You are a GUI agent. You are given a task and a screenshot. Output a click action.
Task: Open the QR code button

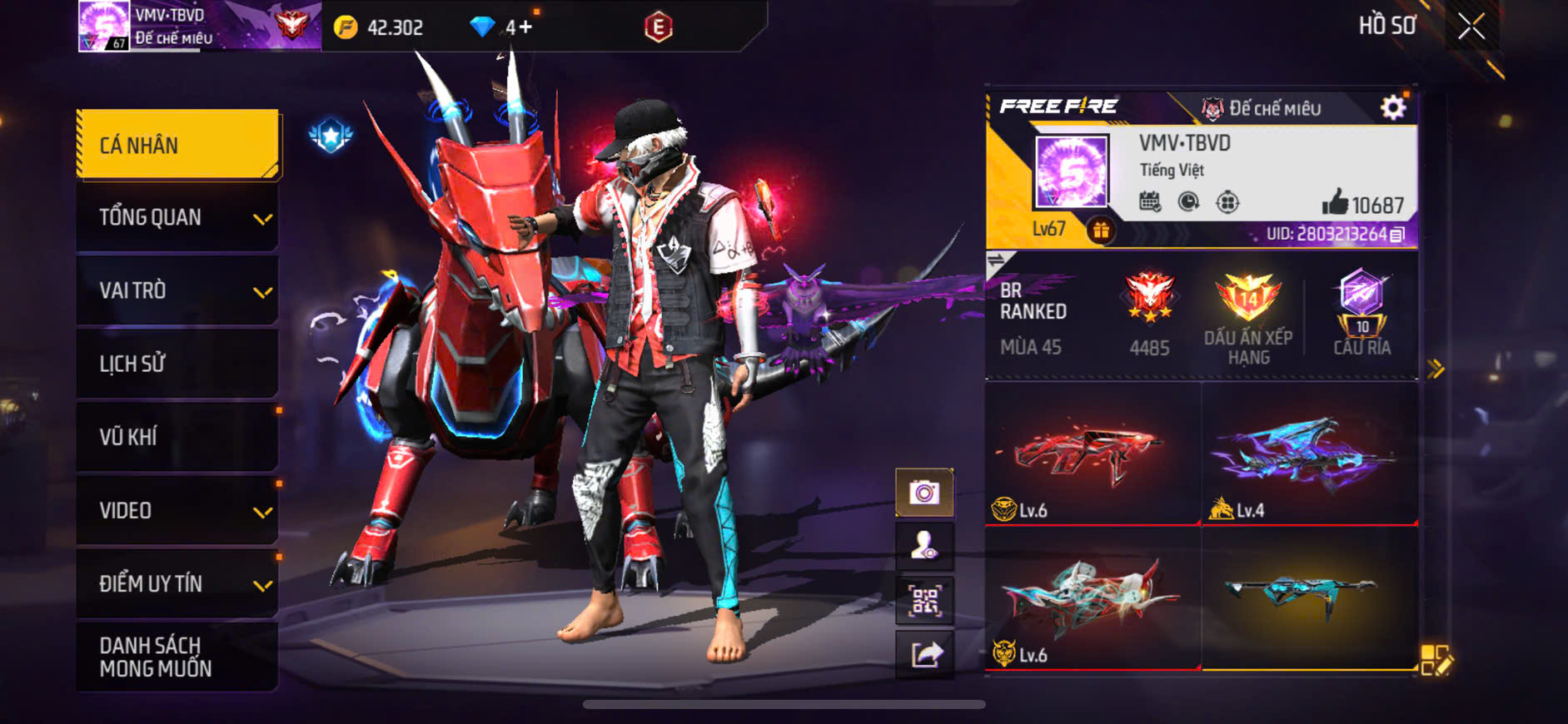[924, 601]
